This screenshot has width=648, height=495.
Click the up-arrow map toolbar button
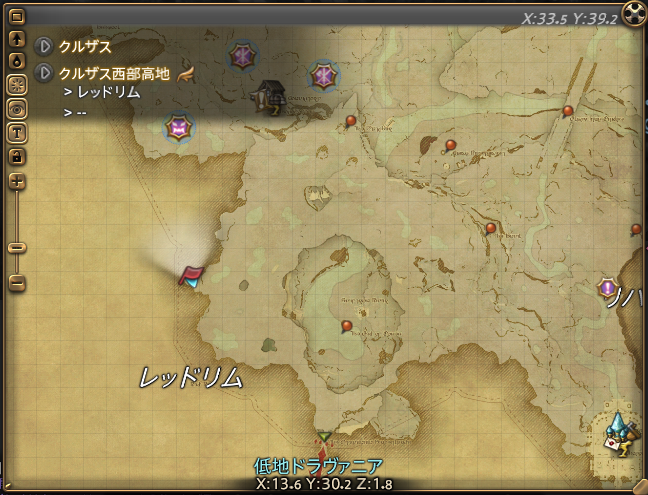[16, 41]
